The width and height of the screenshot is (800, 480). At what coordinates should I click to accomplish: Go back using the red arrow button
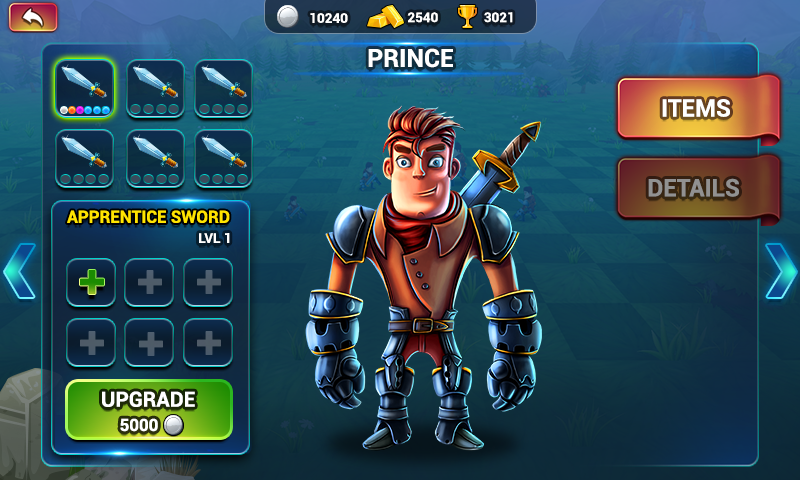[x=33, y=17]
